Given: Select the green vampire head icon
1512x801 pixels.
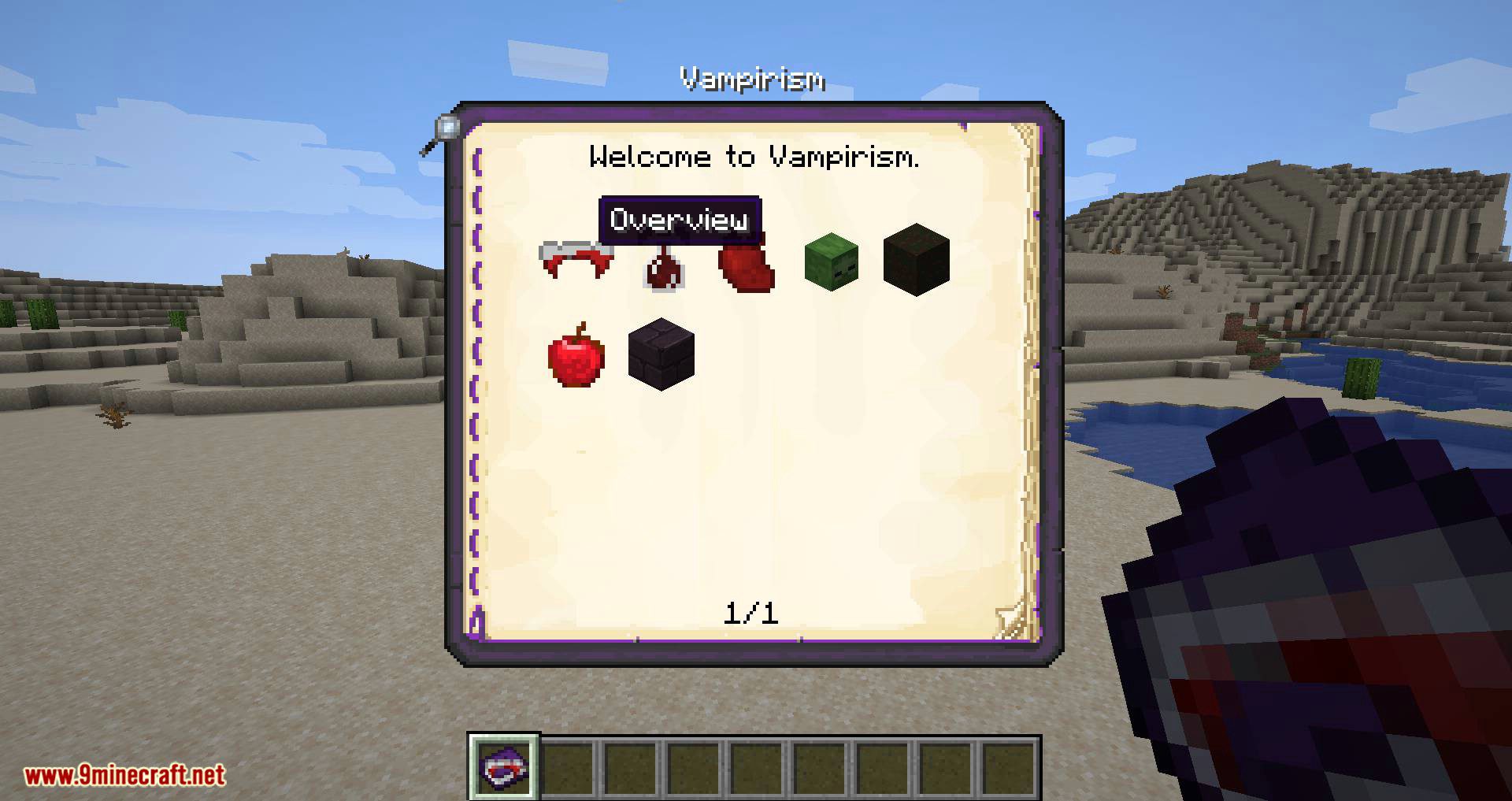Looking at the screenshot, I should (x=831, y=262).
